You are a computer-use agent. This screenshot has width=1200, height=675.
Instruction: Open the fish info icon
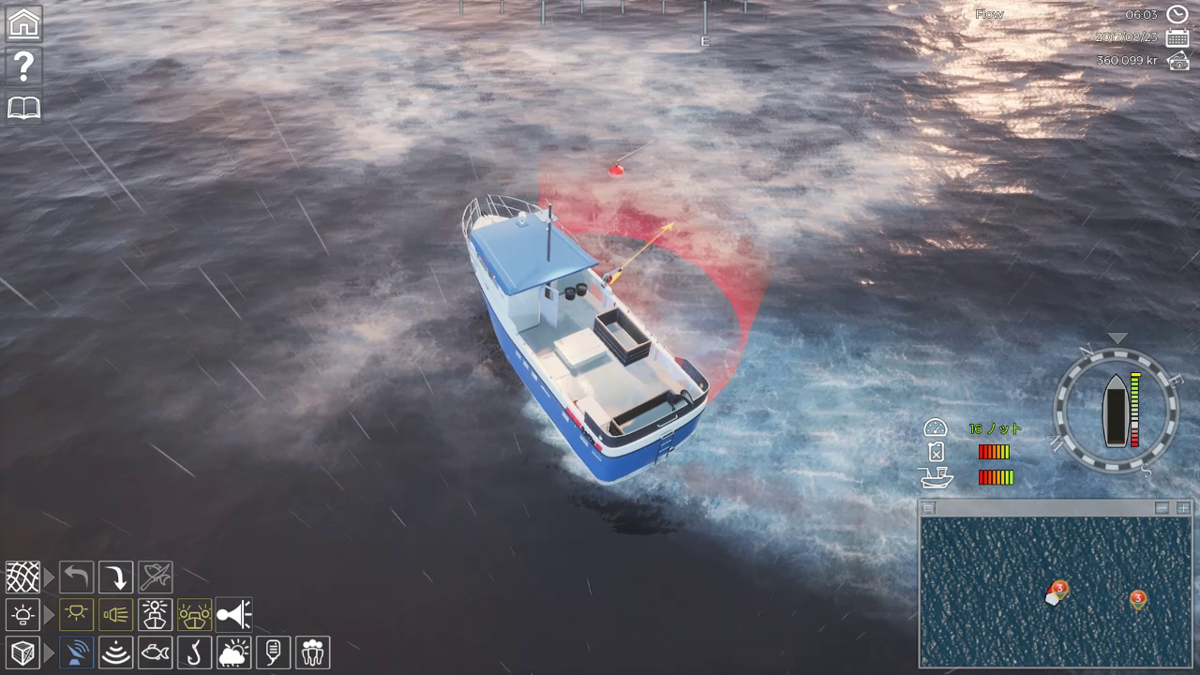tap(155, 653)
